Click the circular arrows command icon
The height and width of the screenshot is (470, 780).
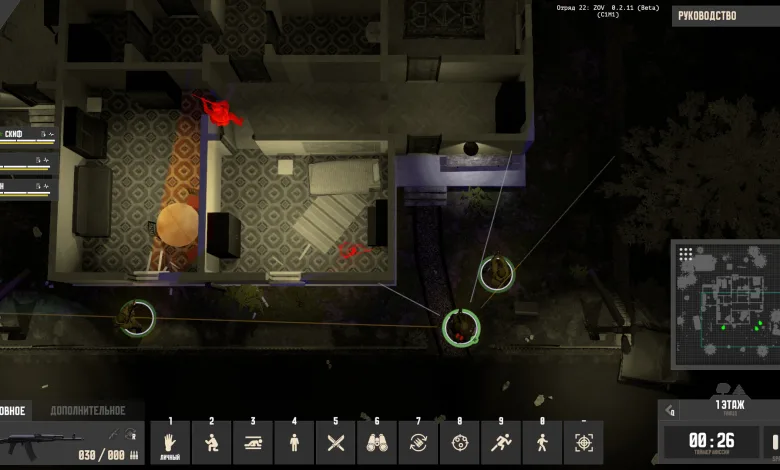click(418, 442)
